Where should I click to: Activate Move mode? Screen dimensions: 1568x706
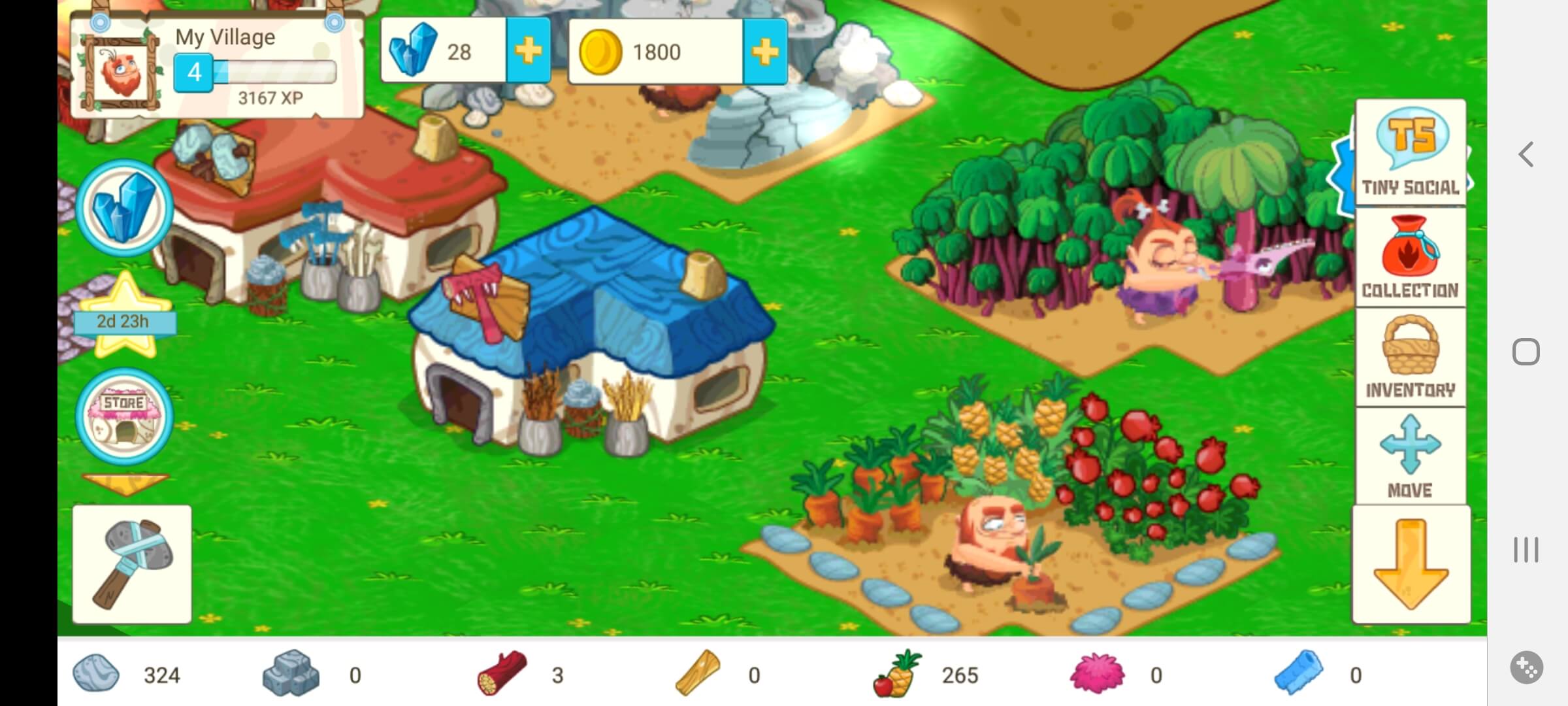1410,456
